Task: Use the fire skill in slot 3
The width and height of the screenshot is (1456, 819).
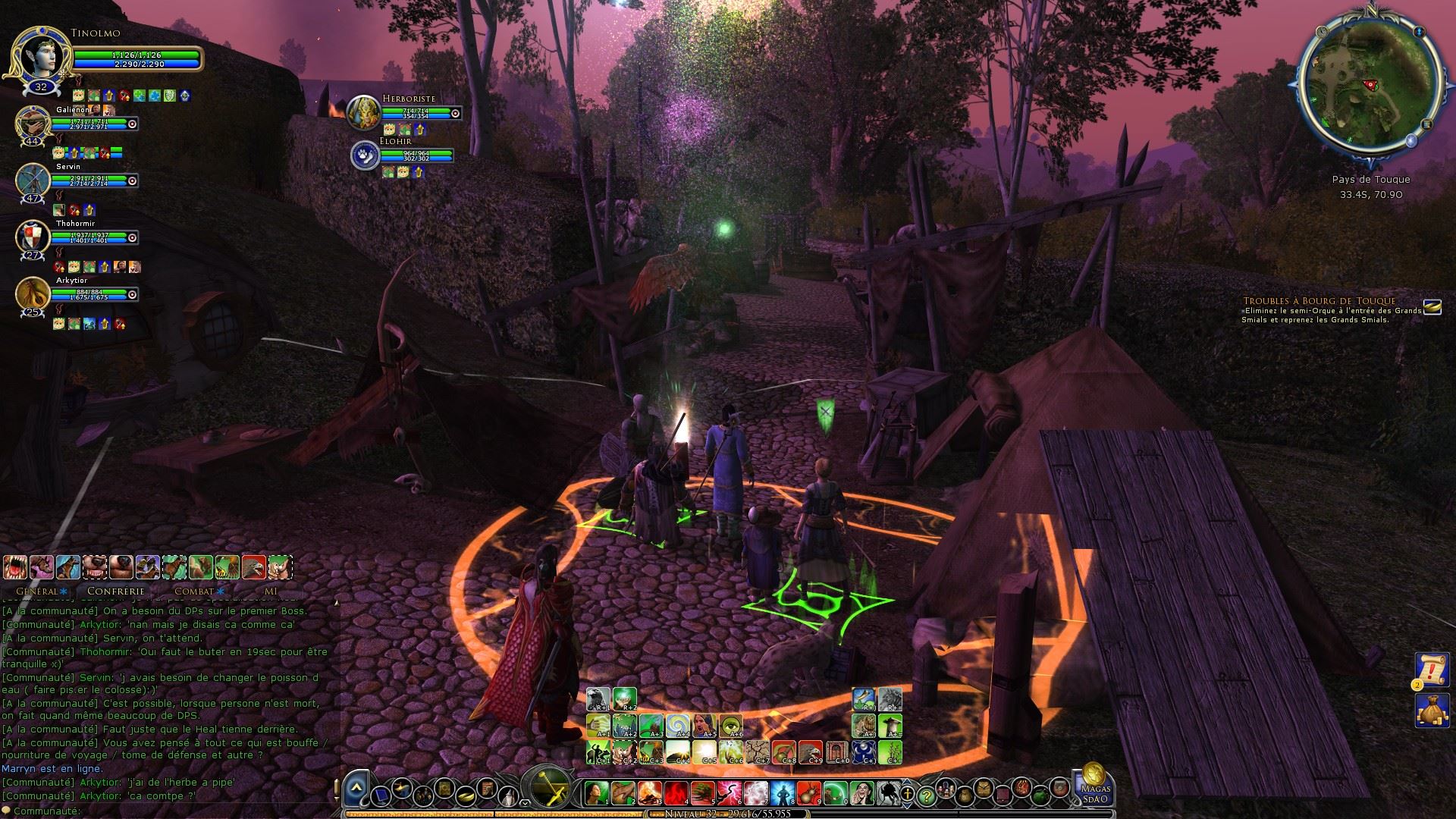Action: point(649,794)
